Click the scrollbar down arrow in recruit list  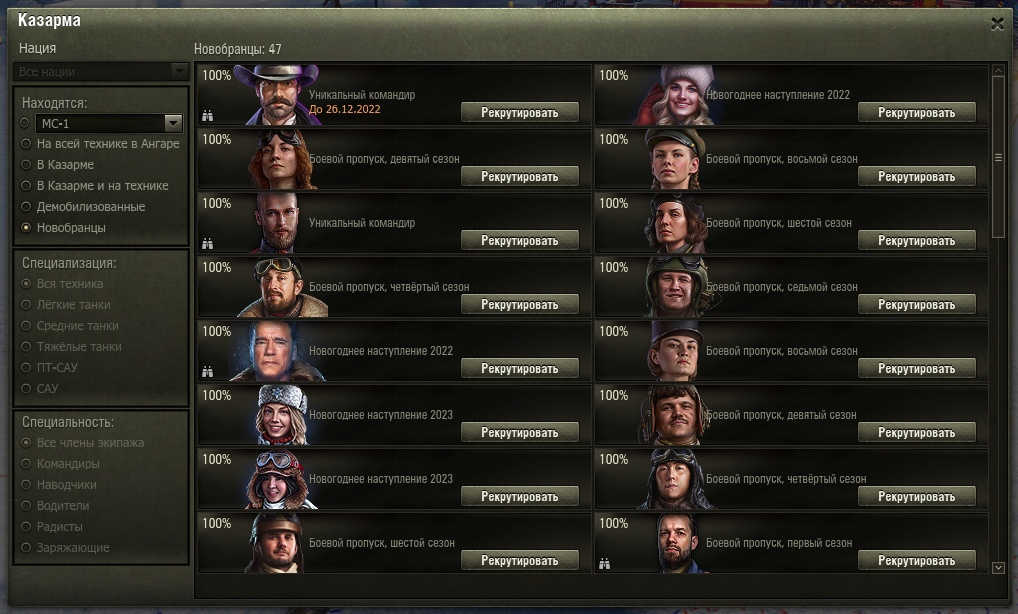tap(998, 567)
